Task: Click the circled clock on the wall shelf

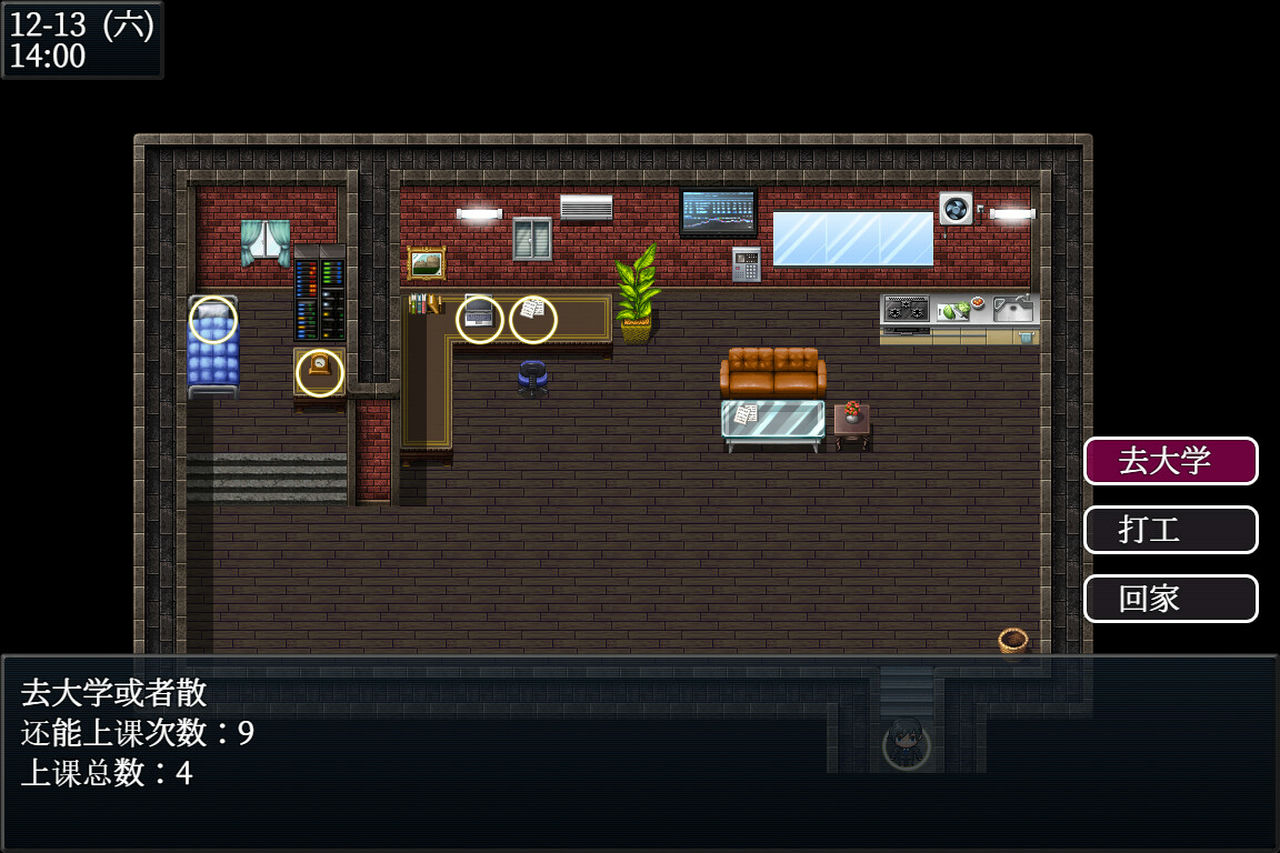Action: (319, 375)
